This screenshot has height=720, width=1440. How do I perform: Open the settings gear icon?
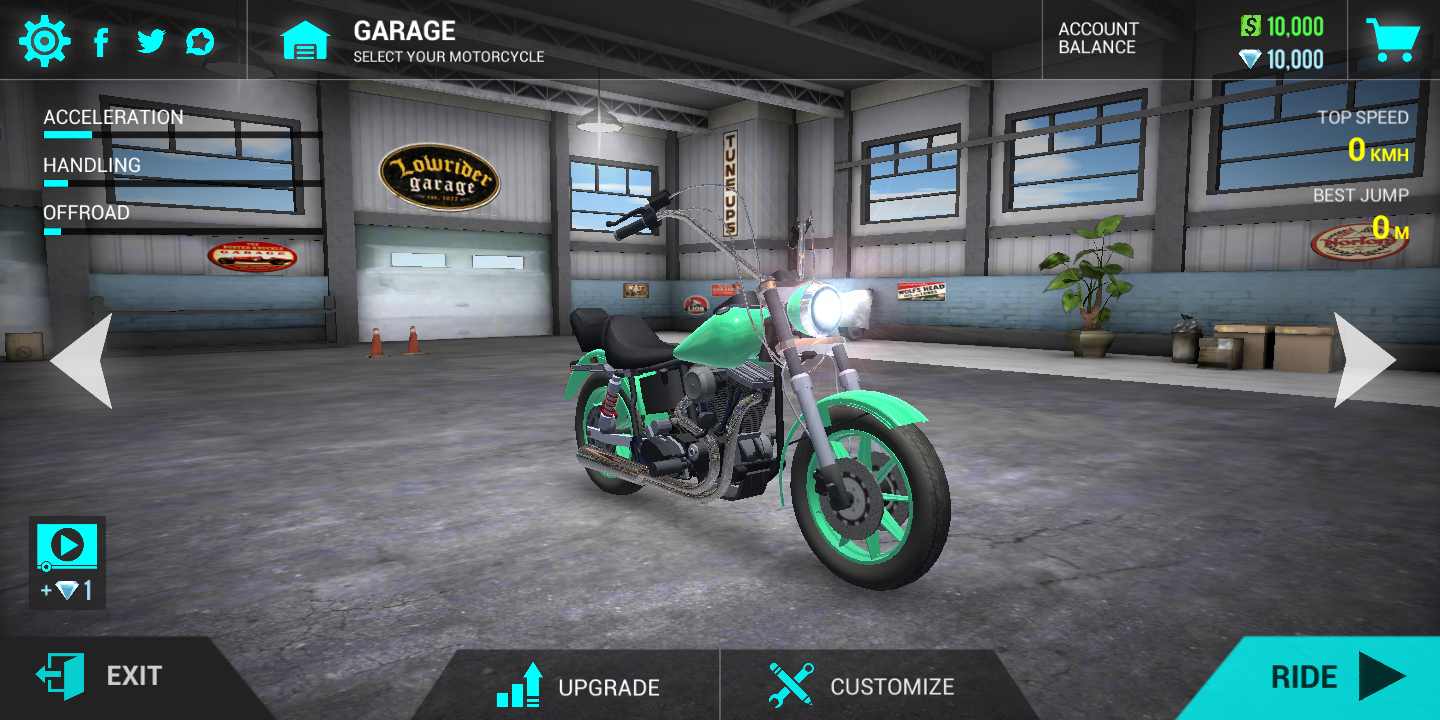pos(44,40)
